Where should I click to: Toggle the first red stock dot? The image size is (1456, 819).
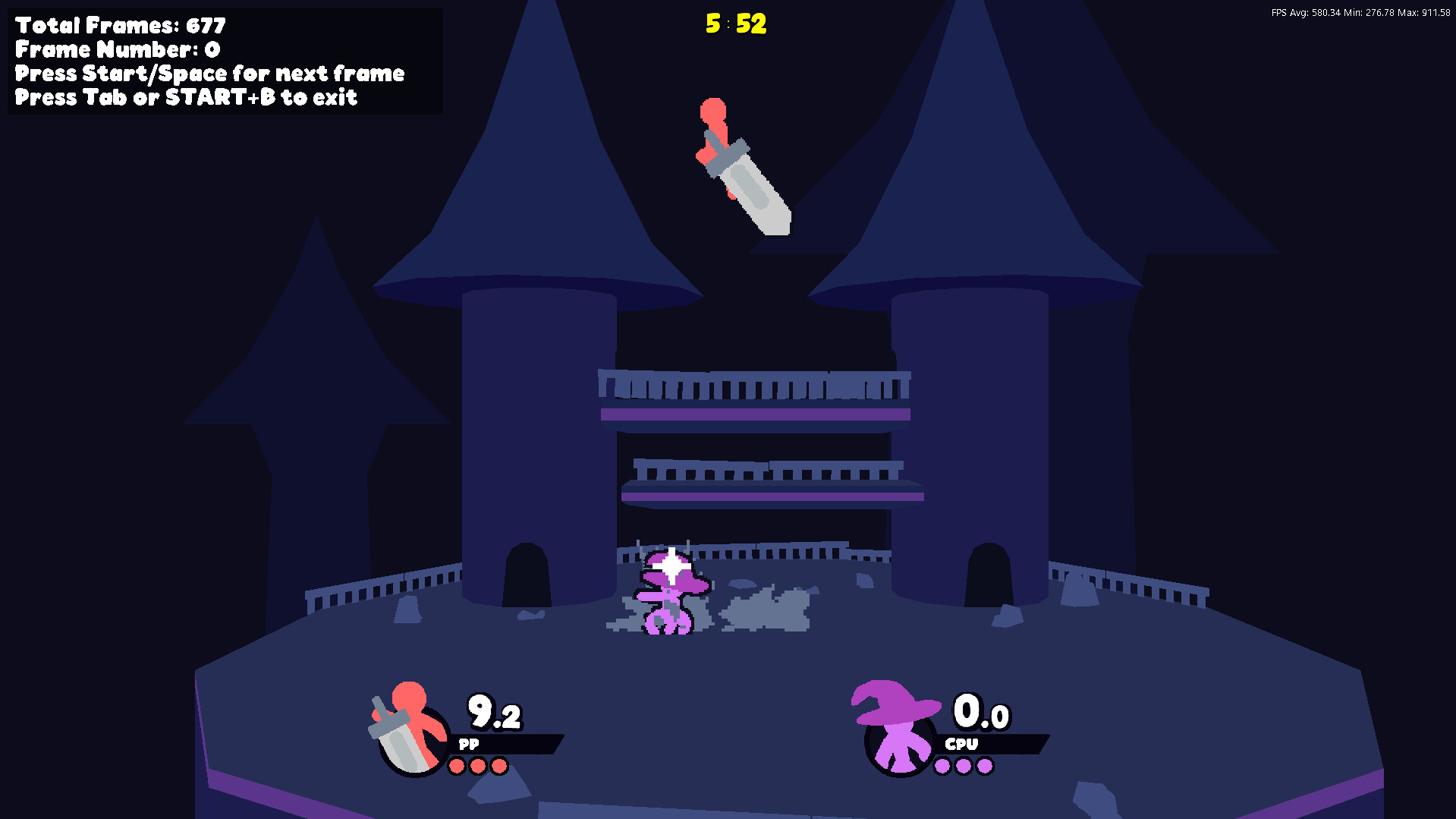click(x=457, y=765)
